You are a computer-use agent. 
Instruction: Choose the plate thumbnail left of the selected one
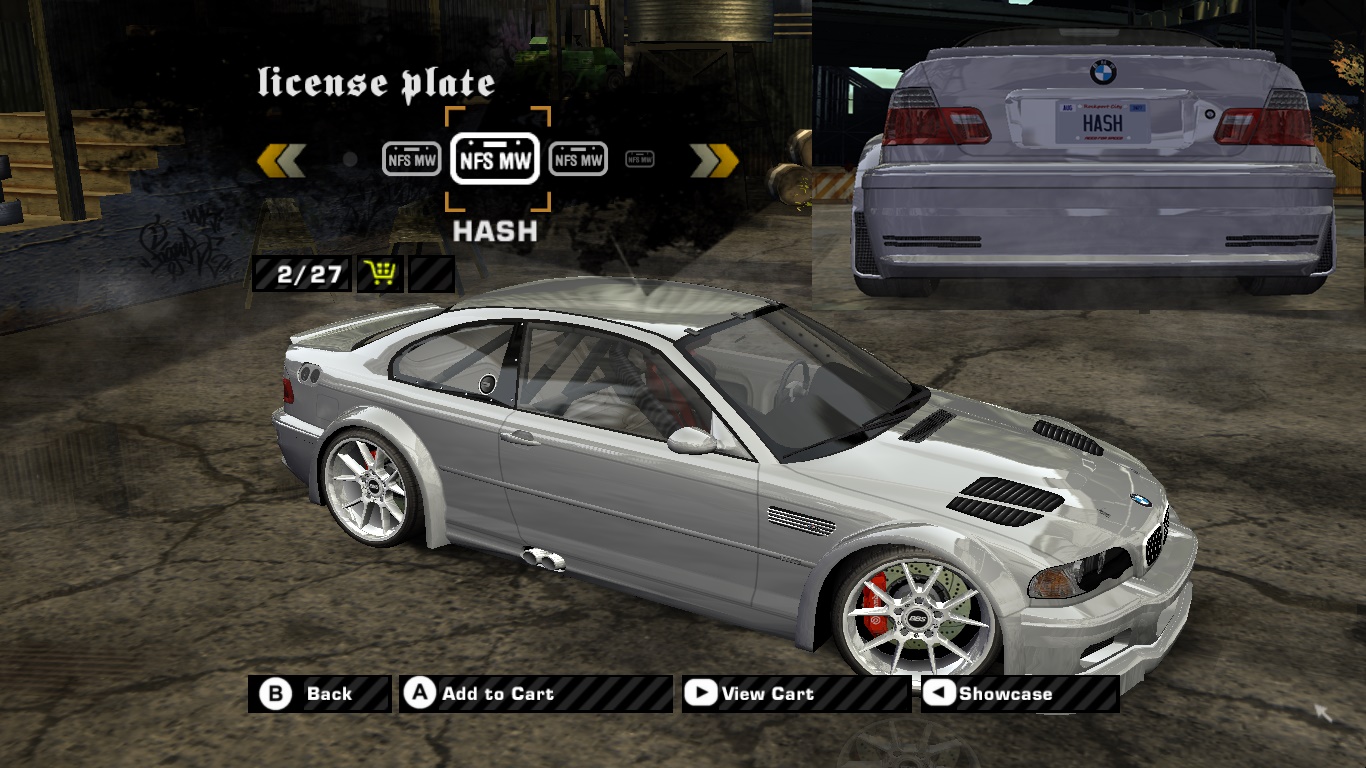coord(412,159)
